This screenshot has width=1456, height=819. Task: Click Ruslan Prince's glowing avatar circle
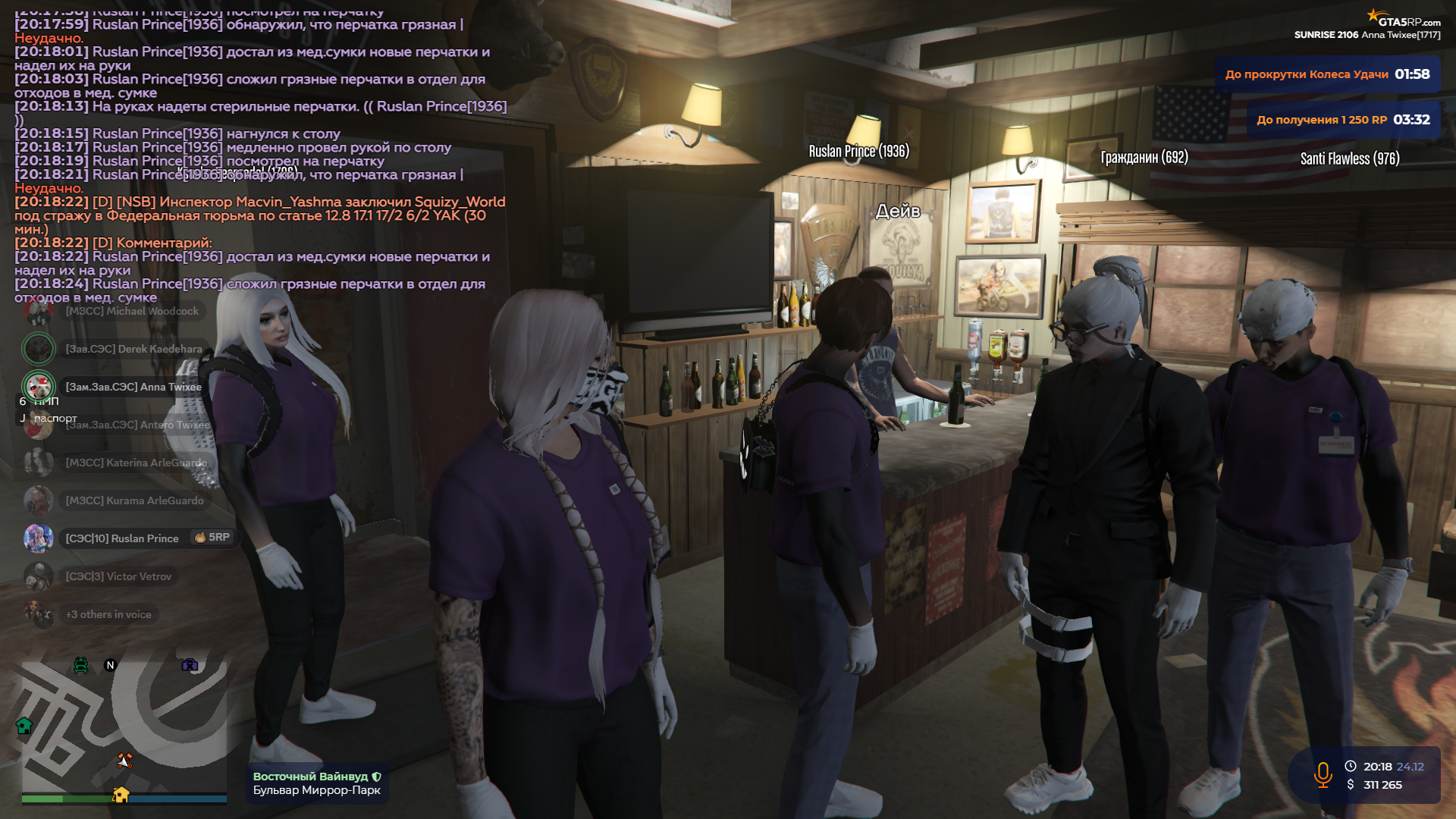[x=39, y=538]
